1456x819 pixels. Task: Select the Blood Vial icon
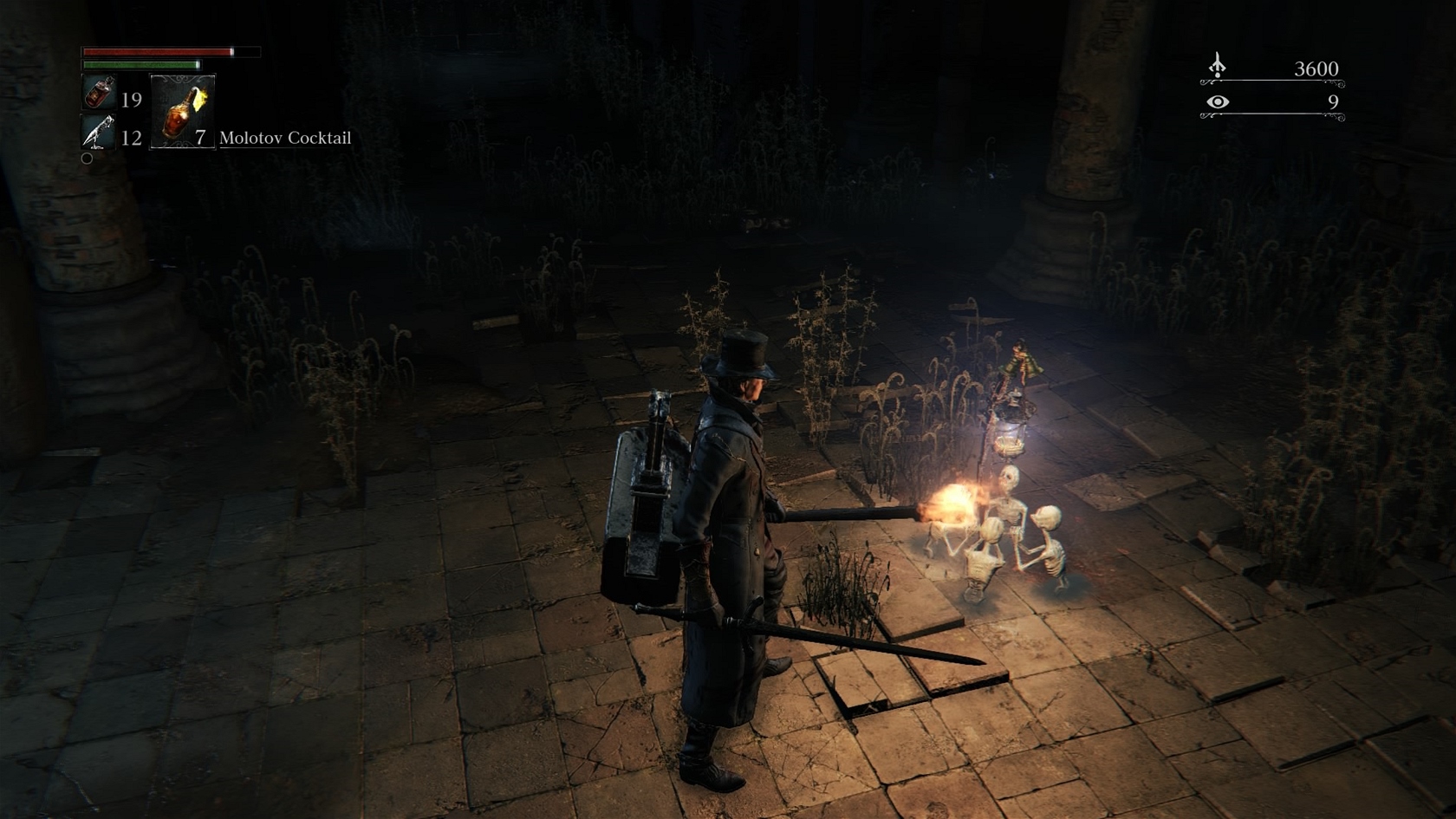[99, 92]
